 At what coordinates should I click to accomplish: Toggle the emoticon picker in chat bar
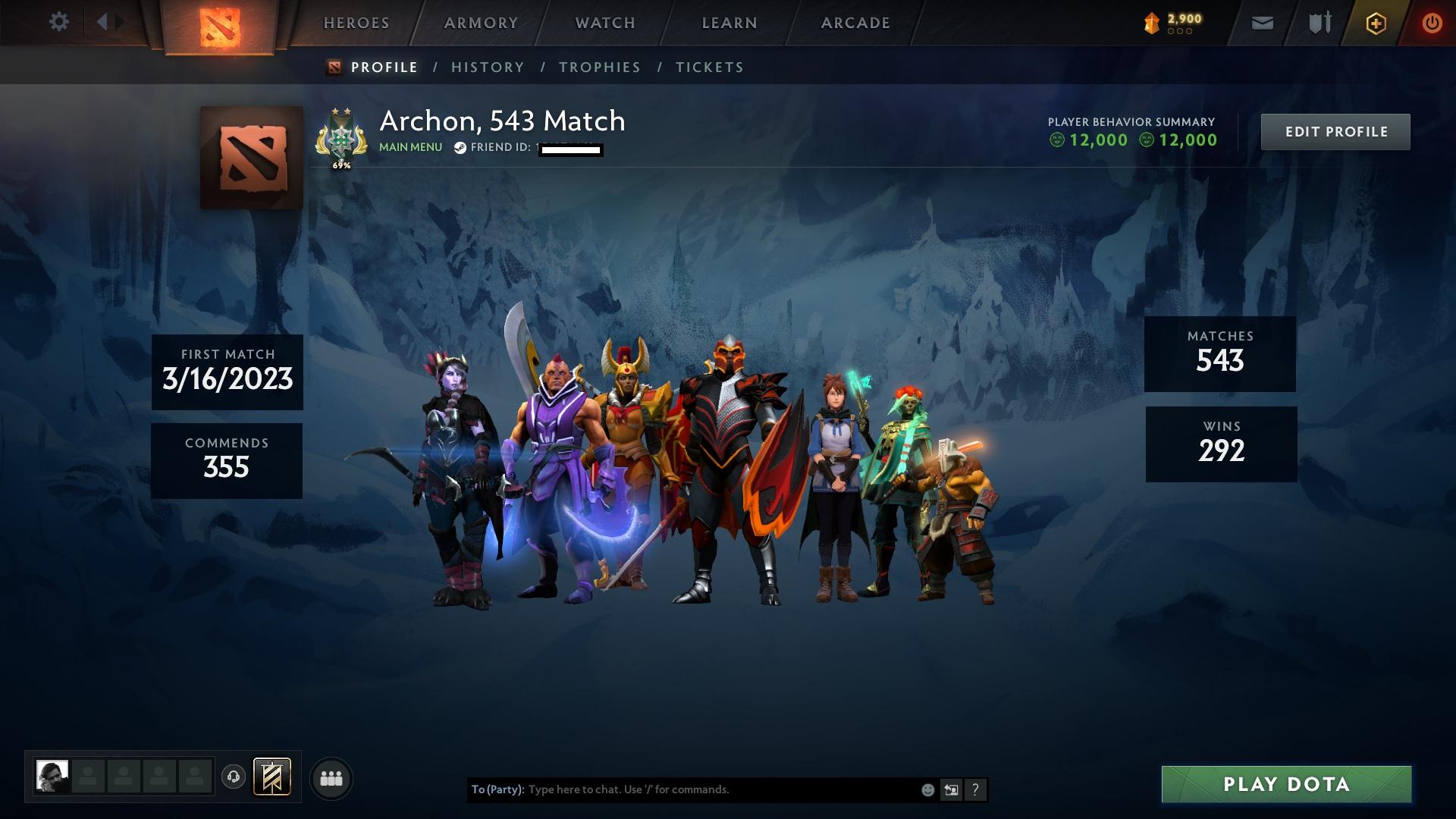[927, 789]
